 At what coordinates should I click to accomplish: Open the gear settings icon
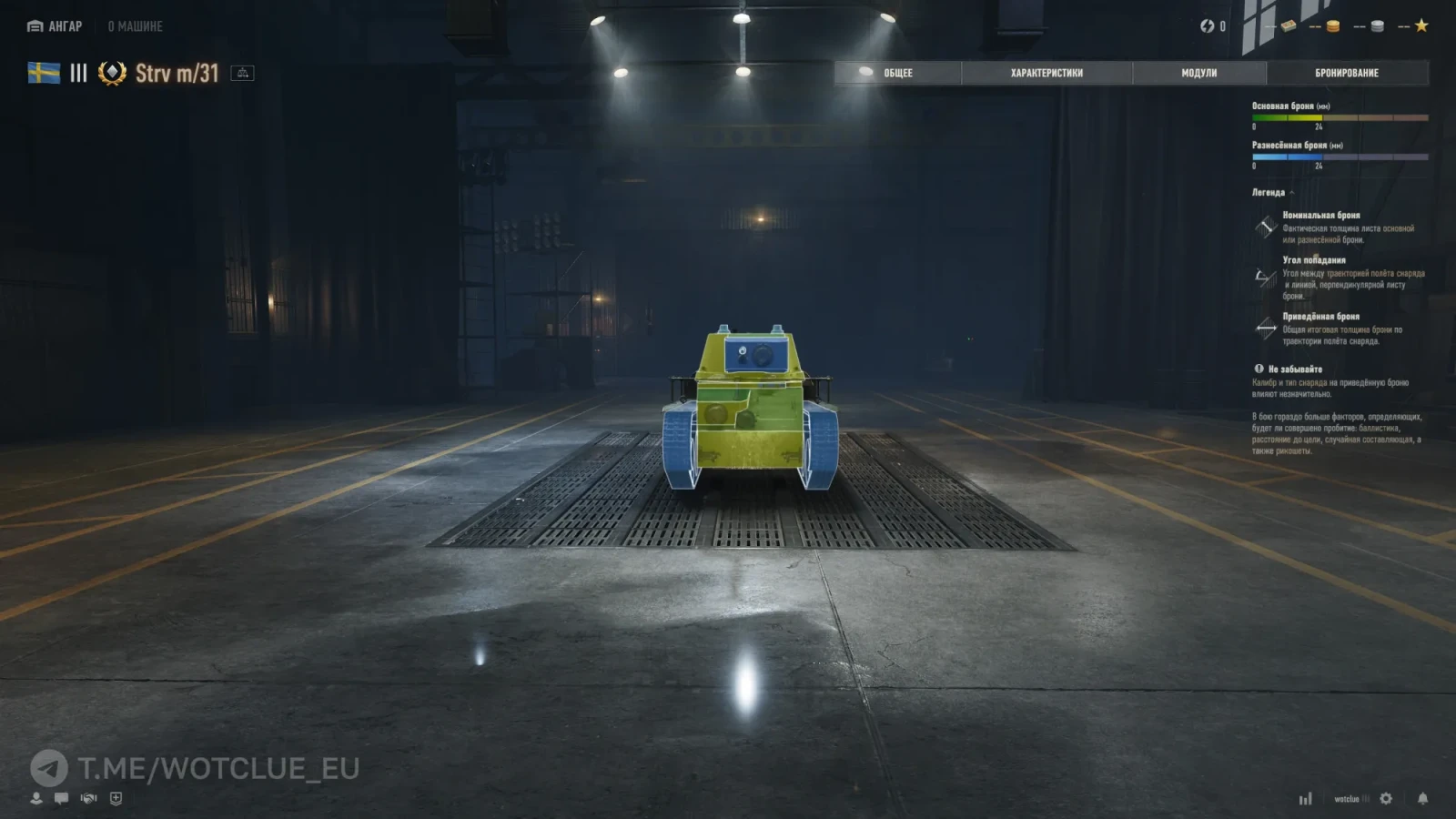point(1386,798)
